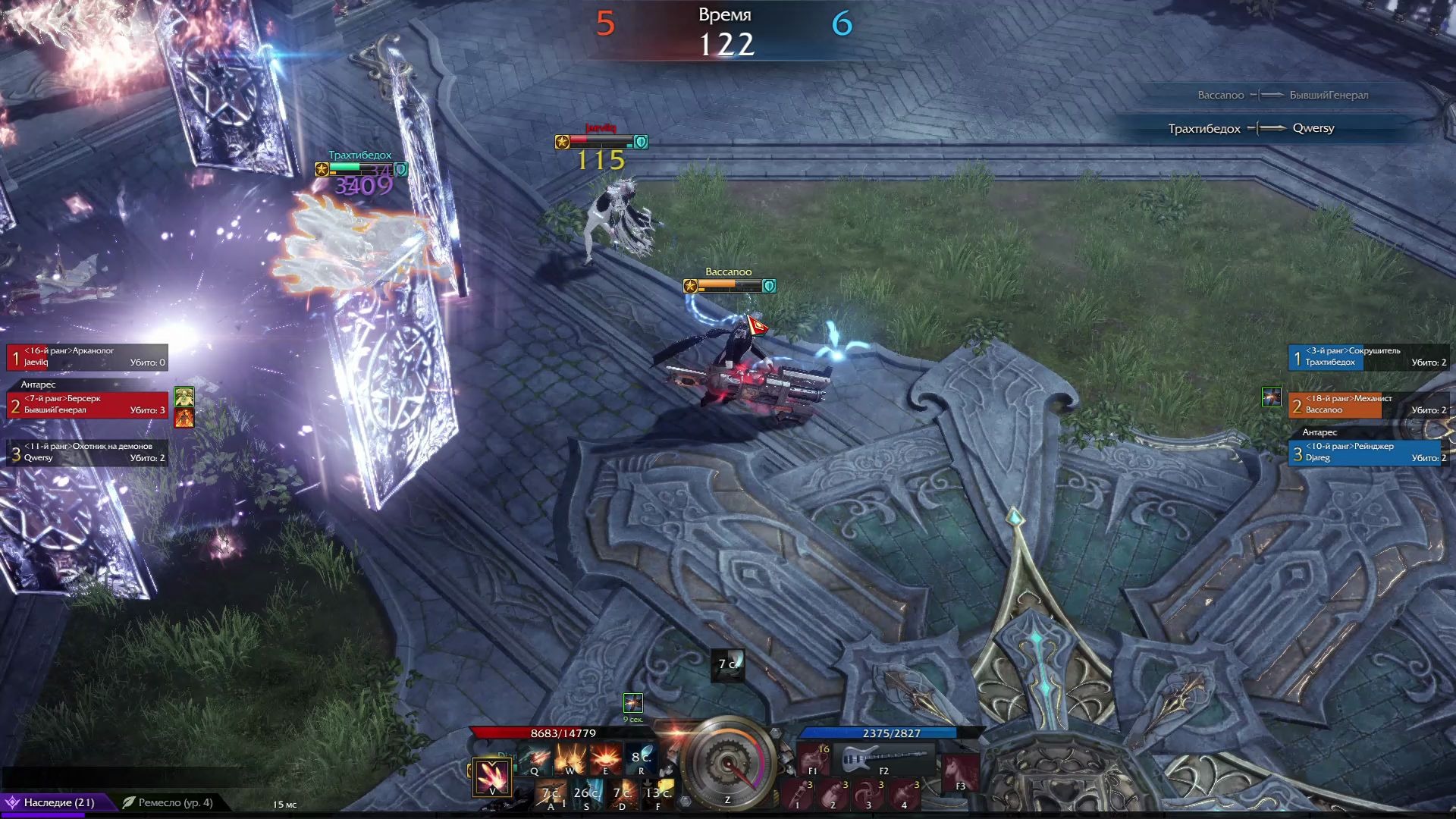
Task: Play the F2 bass guitar item
Action: (x=883, y=758)
